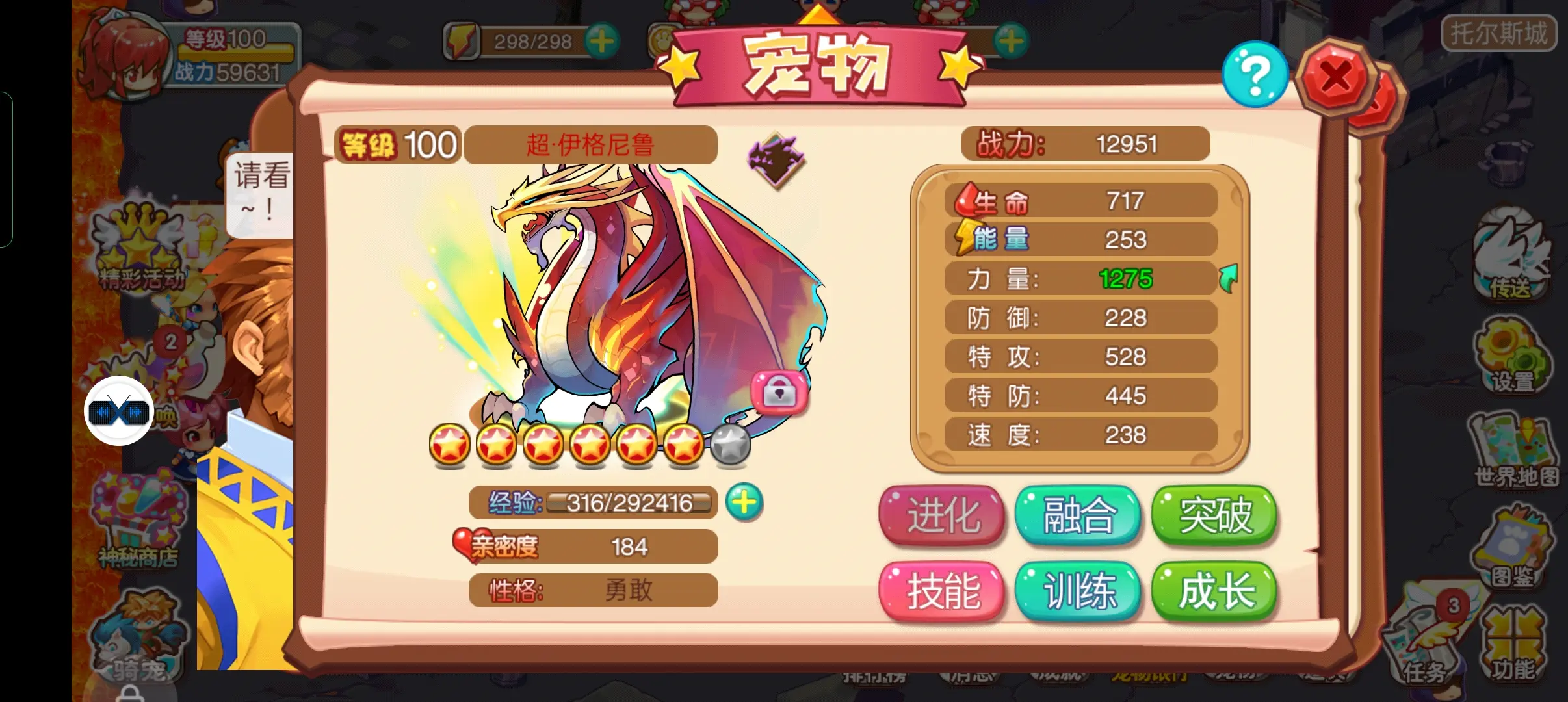The image size is (1568, 702).
Task: Click the dark dragon head emblem
Action: (776, 159)
